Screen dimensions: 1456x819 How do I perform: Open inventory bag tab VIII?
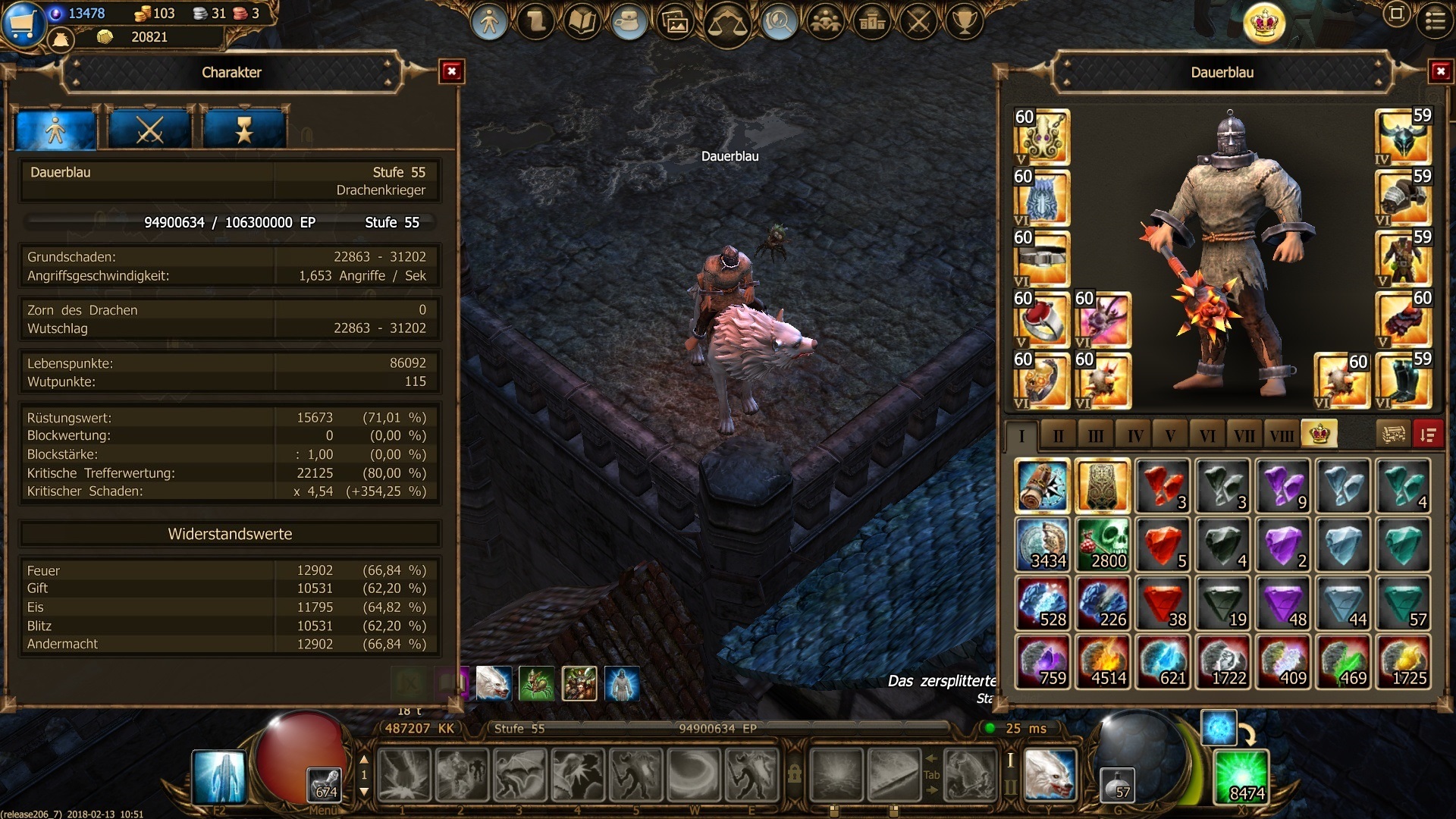click(x=1282, y=435)
